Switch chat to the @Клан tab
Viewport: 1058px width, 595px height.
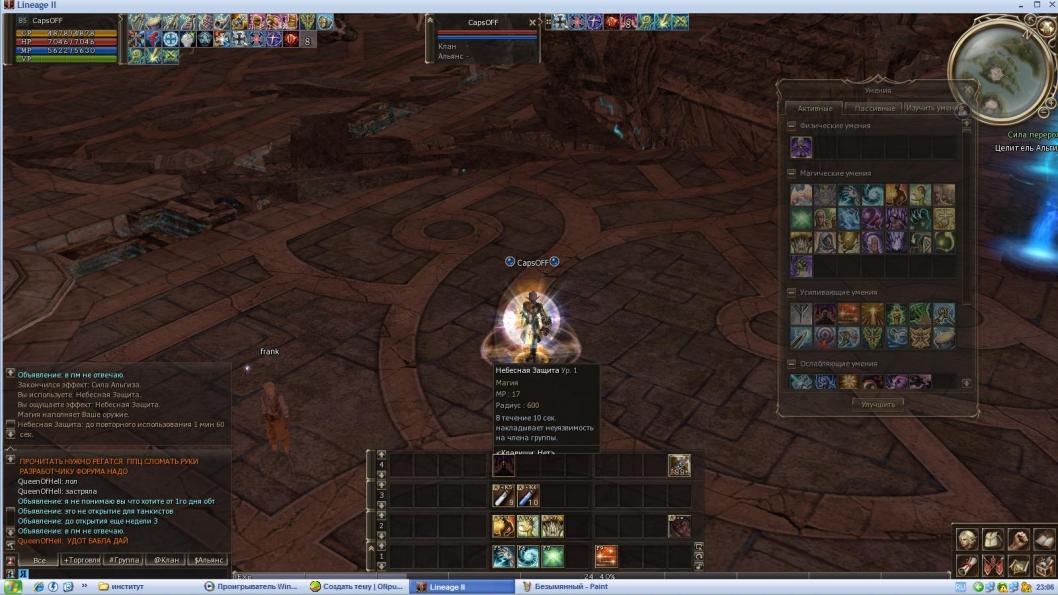166,560
